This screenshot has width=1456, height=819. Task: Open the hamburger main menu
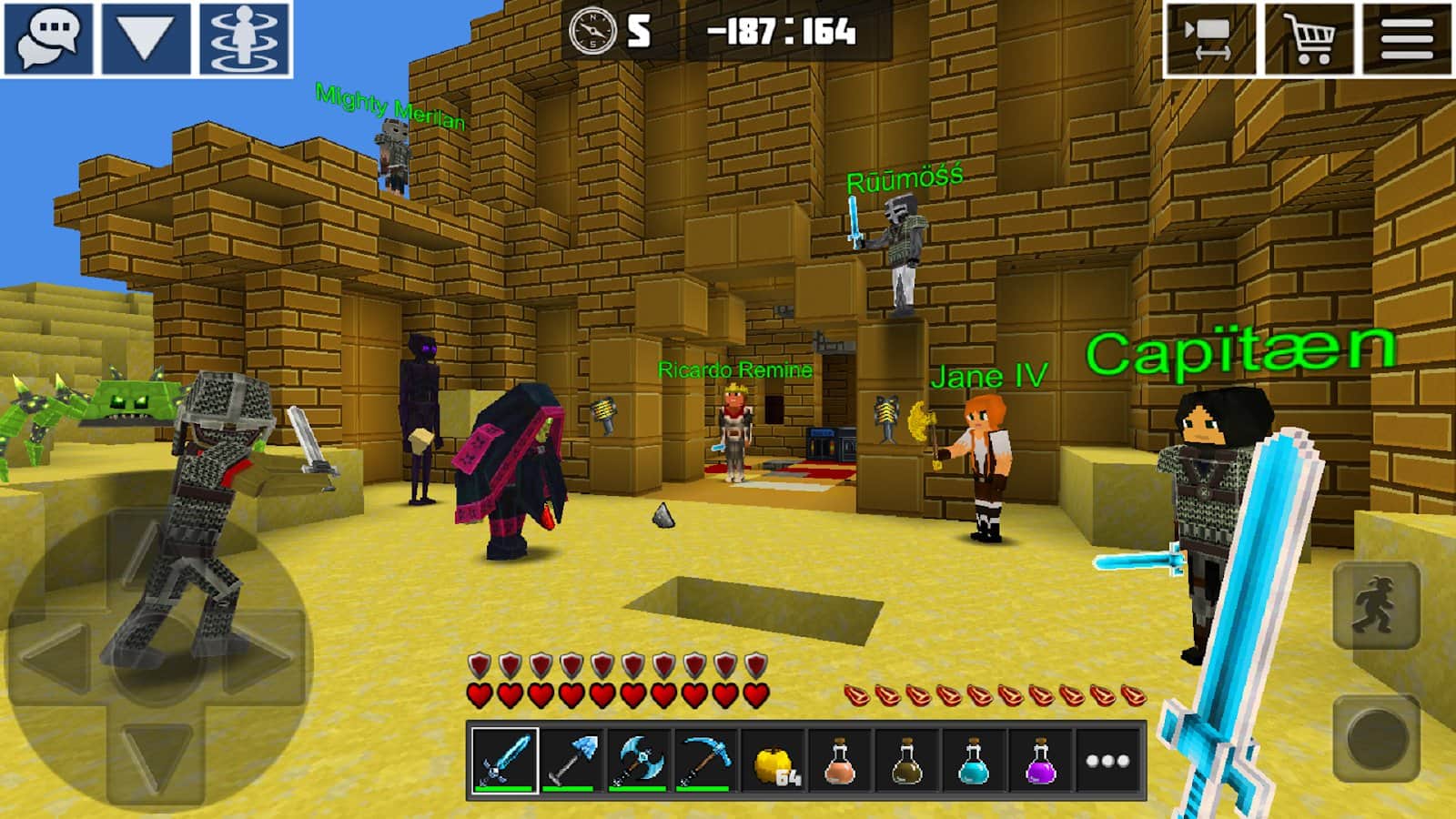click(1407, 38)
